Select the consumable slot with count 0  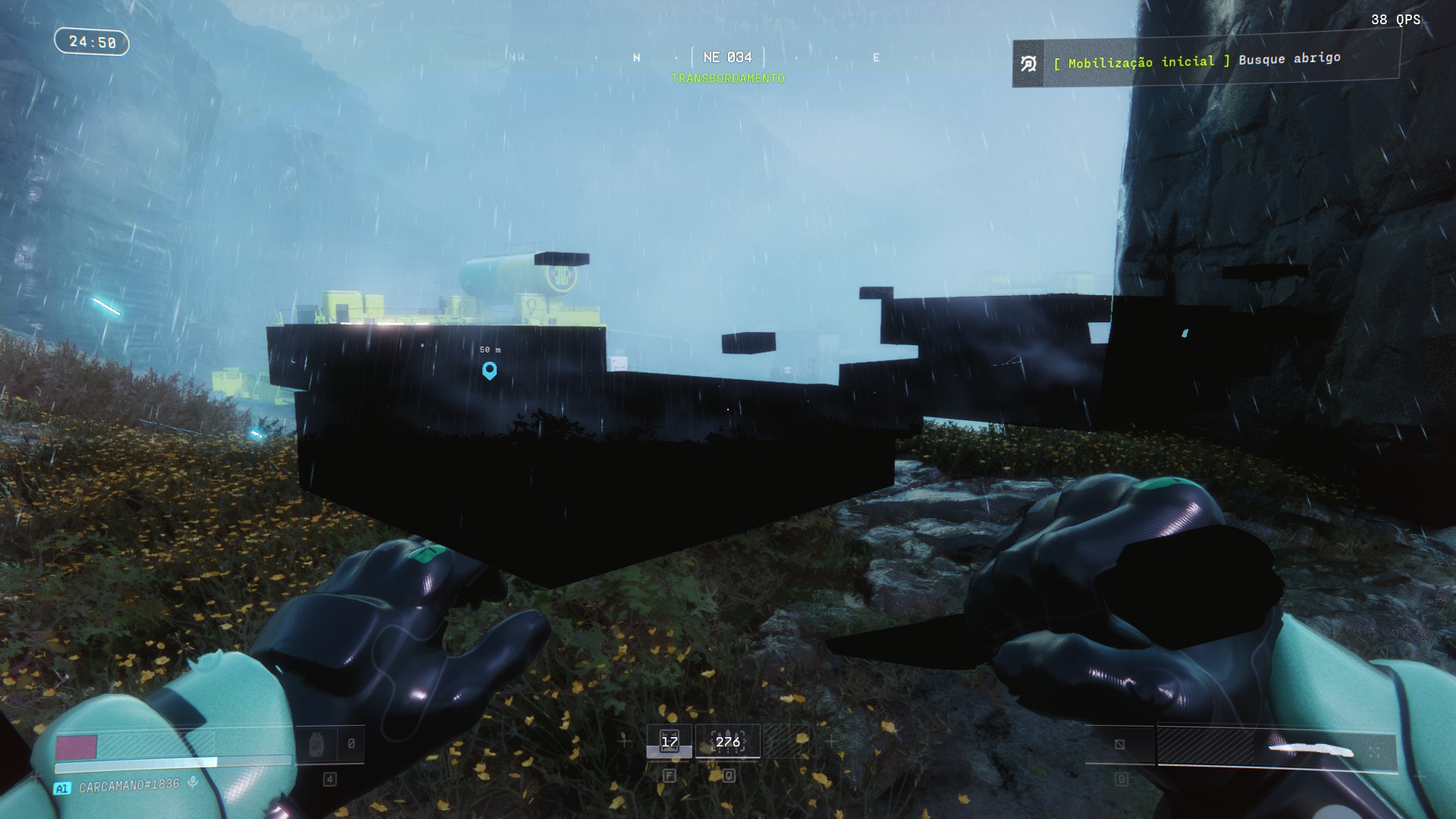(329, 745)
